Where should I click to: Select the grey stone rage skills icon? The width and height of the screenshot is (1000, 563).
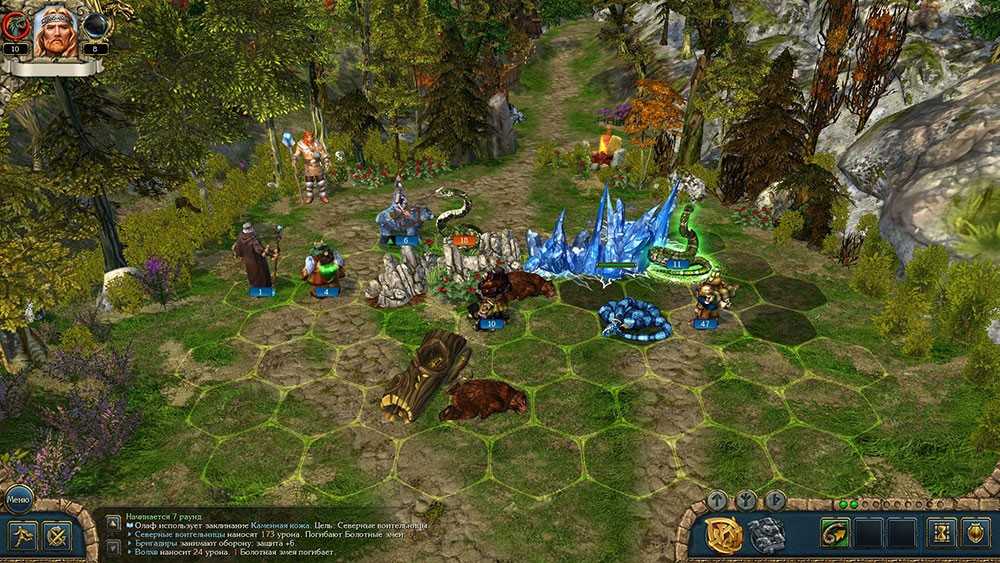coord(766,535)
